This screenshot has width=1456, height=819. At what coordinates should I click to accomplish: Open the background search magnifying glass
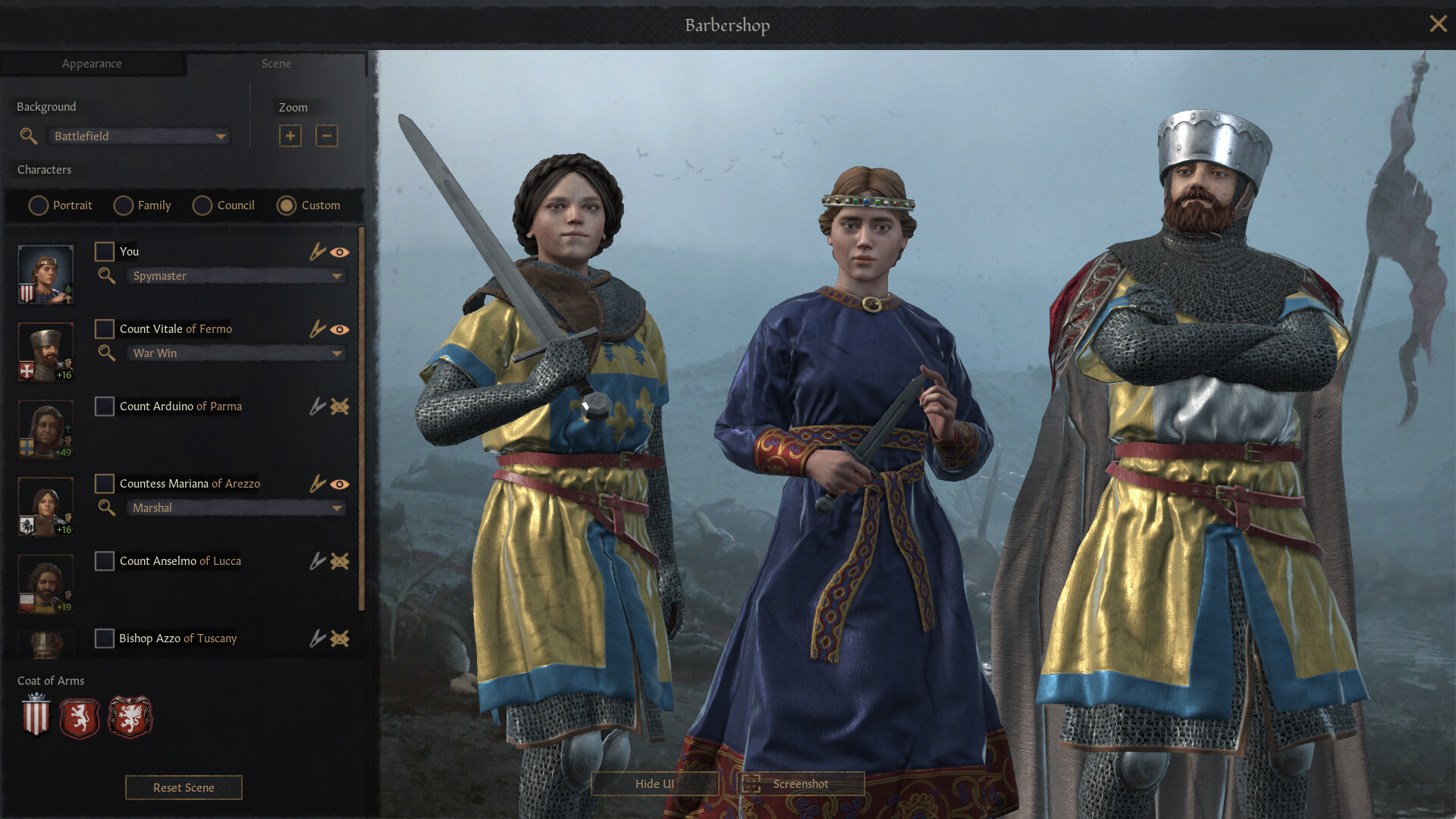(x=28, y=136)
